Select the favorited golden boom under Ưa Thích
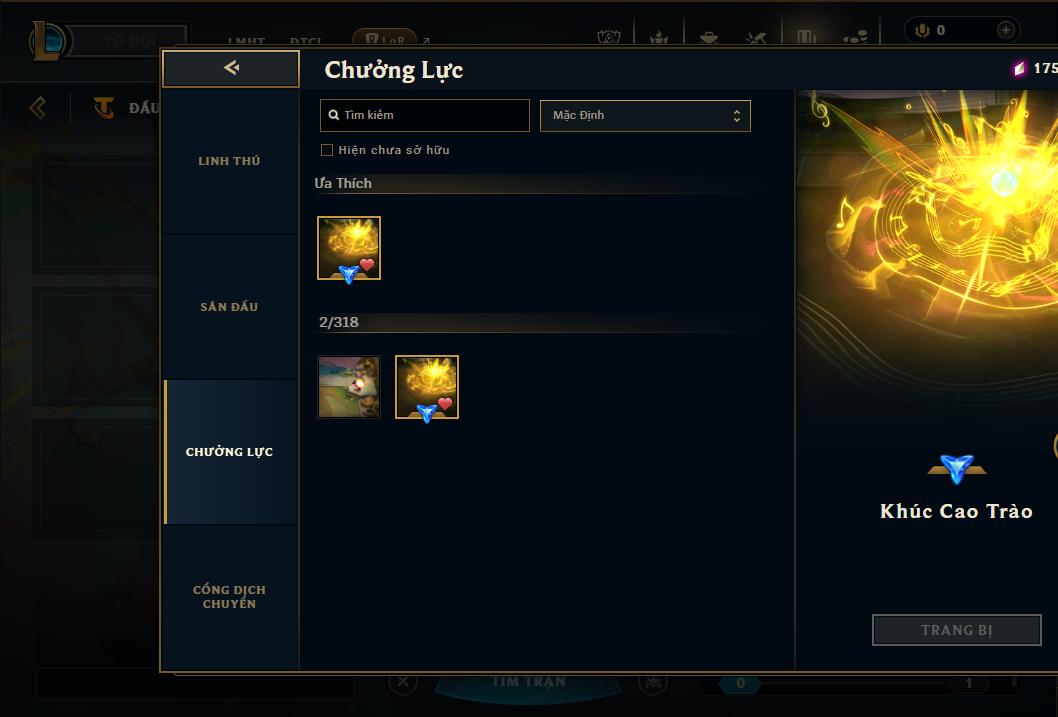This screenshot has width=1058, height=717. (349, 248)
